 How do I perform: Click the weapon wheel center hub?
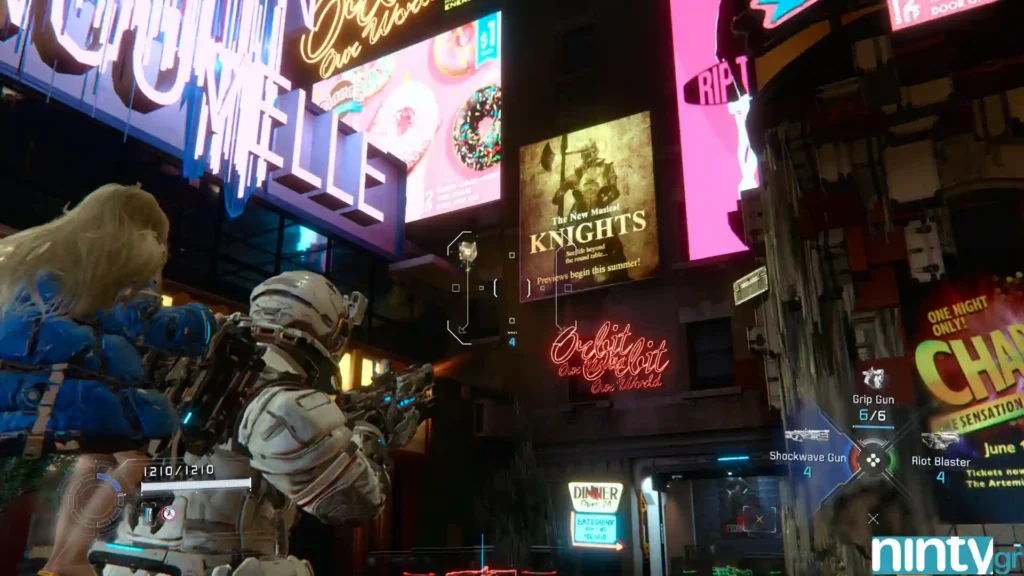[x=873, y=460]
